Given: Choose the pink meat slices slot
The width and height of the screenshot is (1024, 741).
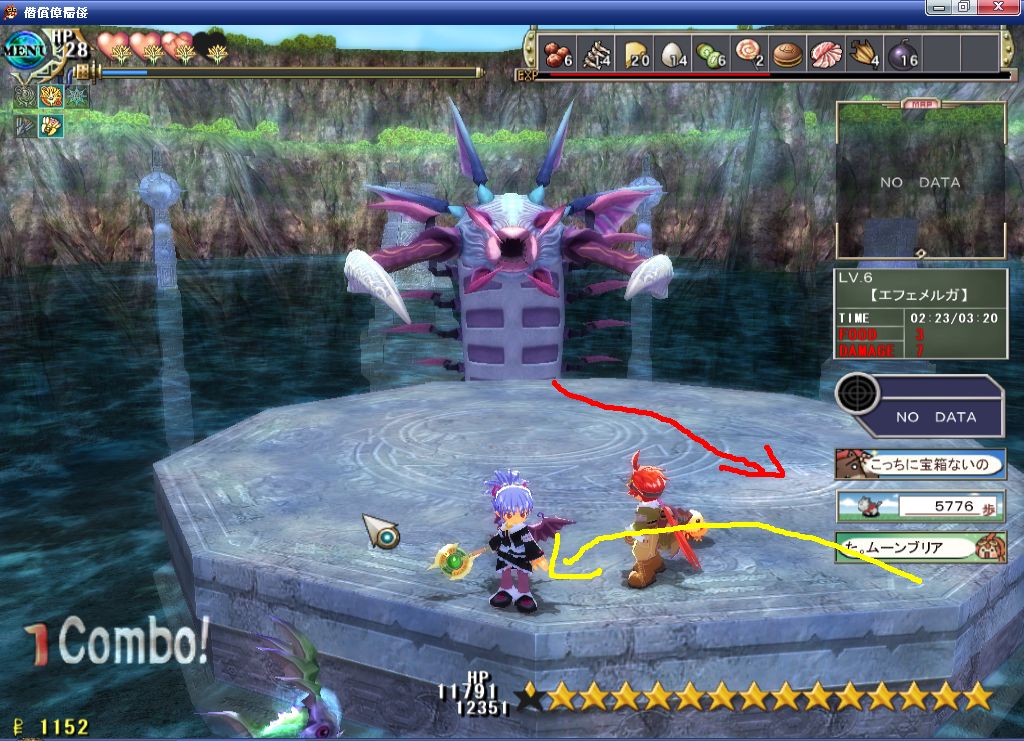Looking at the screenshot, I should [x=827, y=54].
